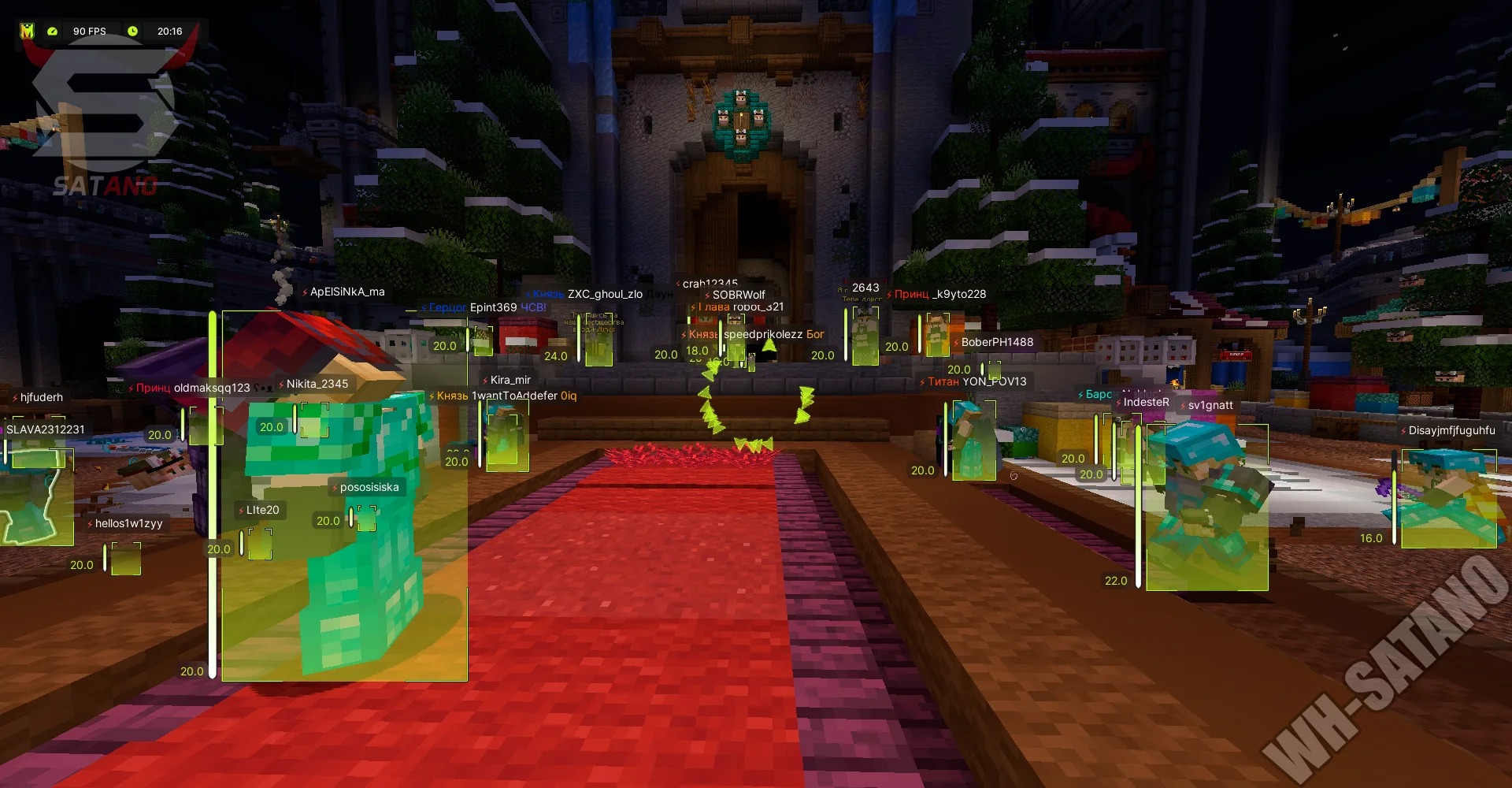The height and width of the screenshot is (788, 1512).
Task: Click the lightning bolt icon before Kira_mir
Action: click(487, 380)
